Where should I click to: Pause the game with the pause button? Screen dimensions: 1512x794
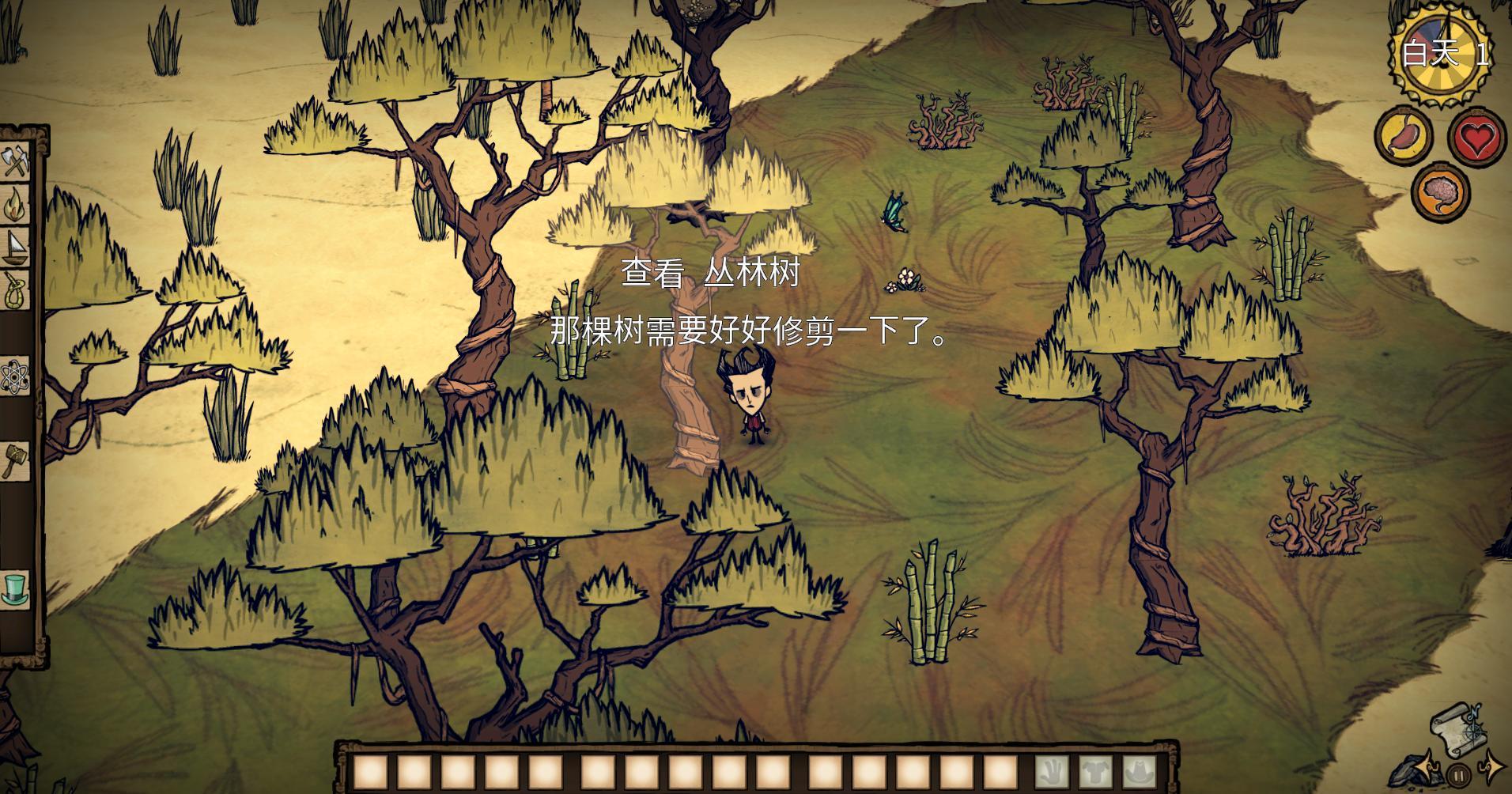pos(1459,775)
